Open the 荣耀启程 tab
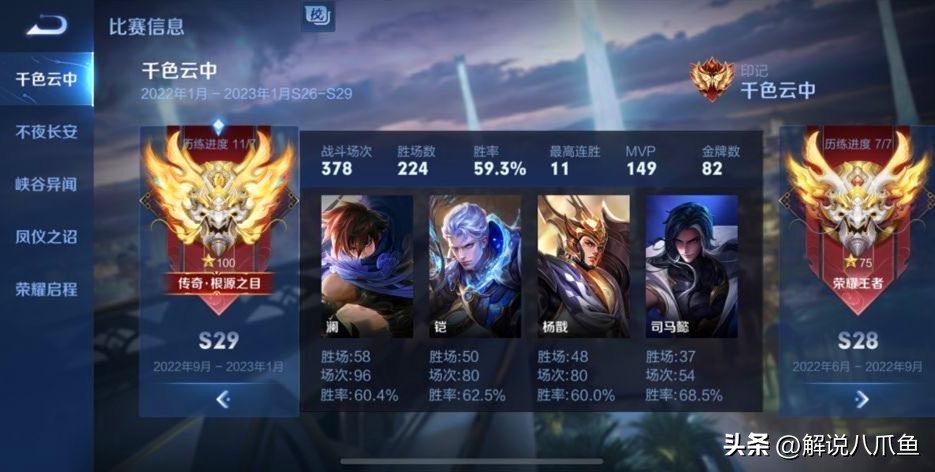Viewport: 935px width, 472px height. coord(46,289)
